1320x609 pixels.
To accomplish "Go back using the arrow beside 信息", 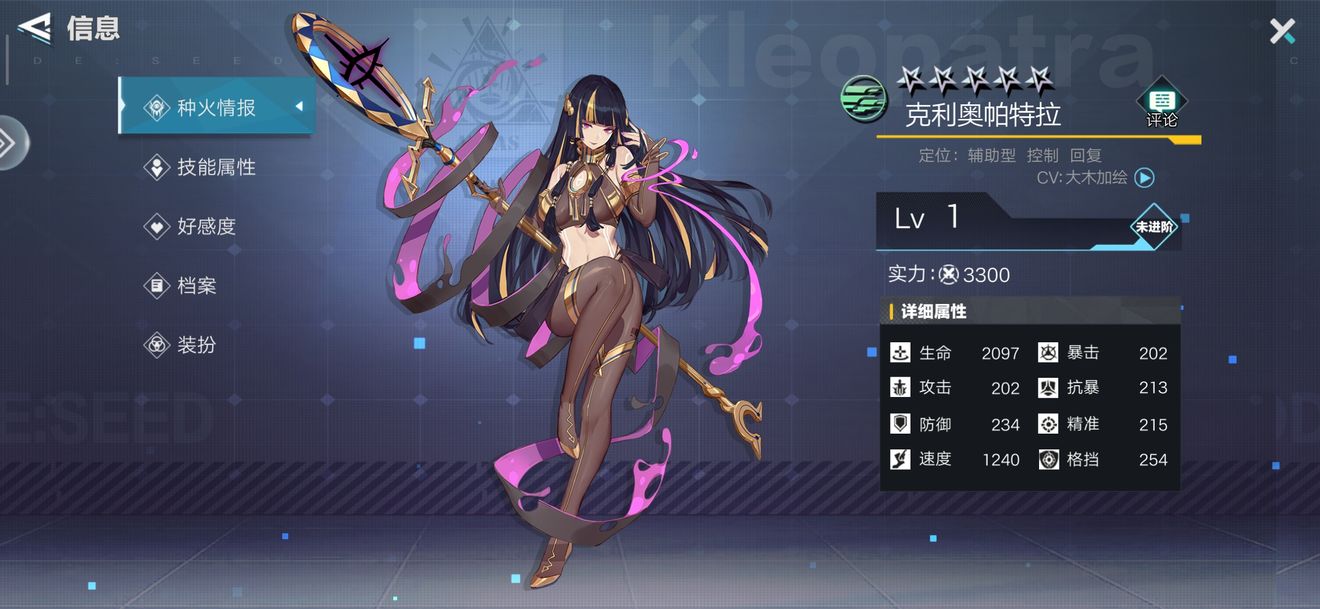I will 34,28.
